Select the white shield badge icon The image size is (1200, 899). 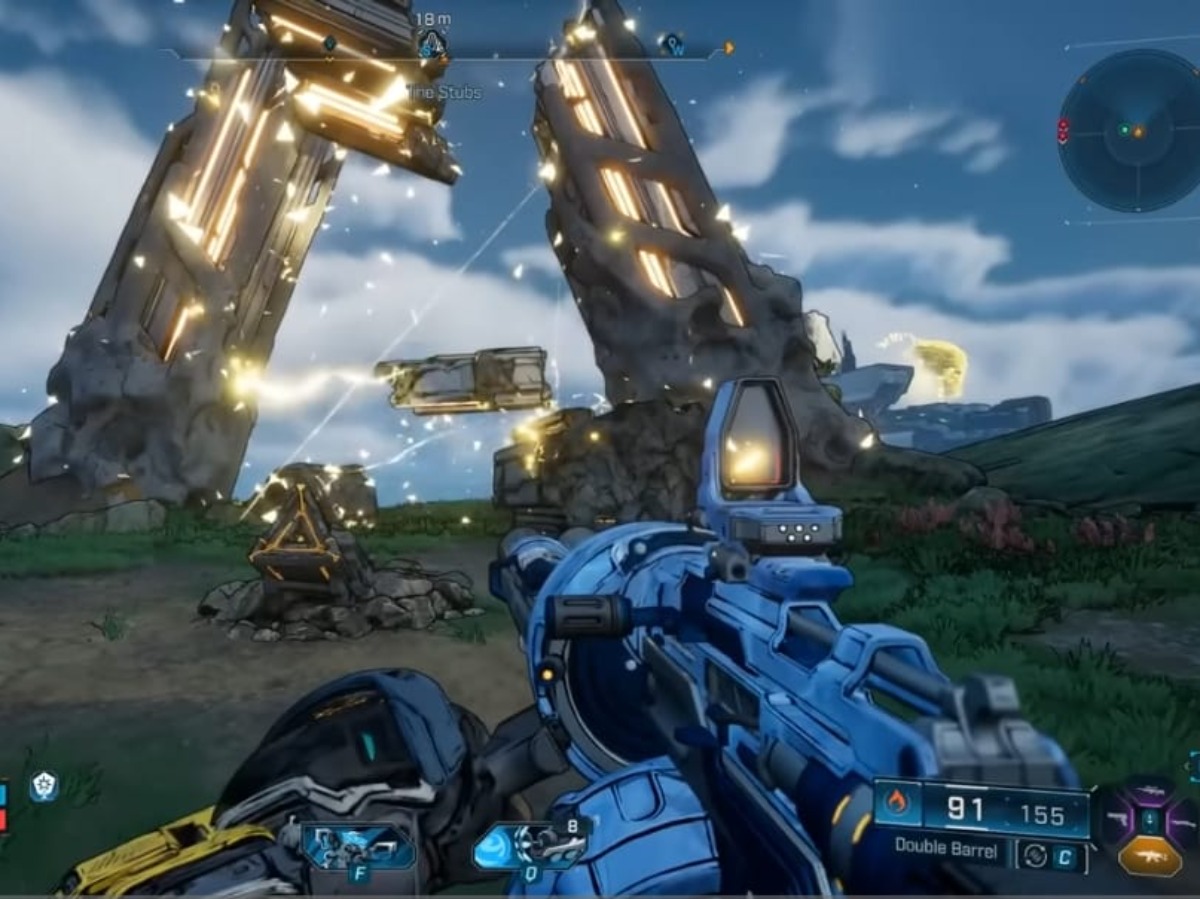tap(43, 786)
